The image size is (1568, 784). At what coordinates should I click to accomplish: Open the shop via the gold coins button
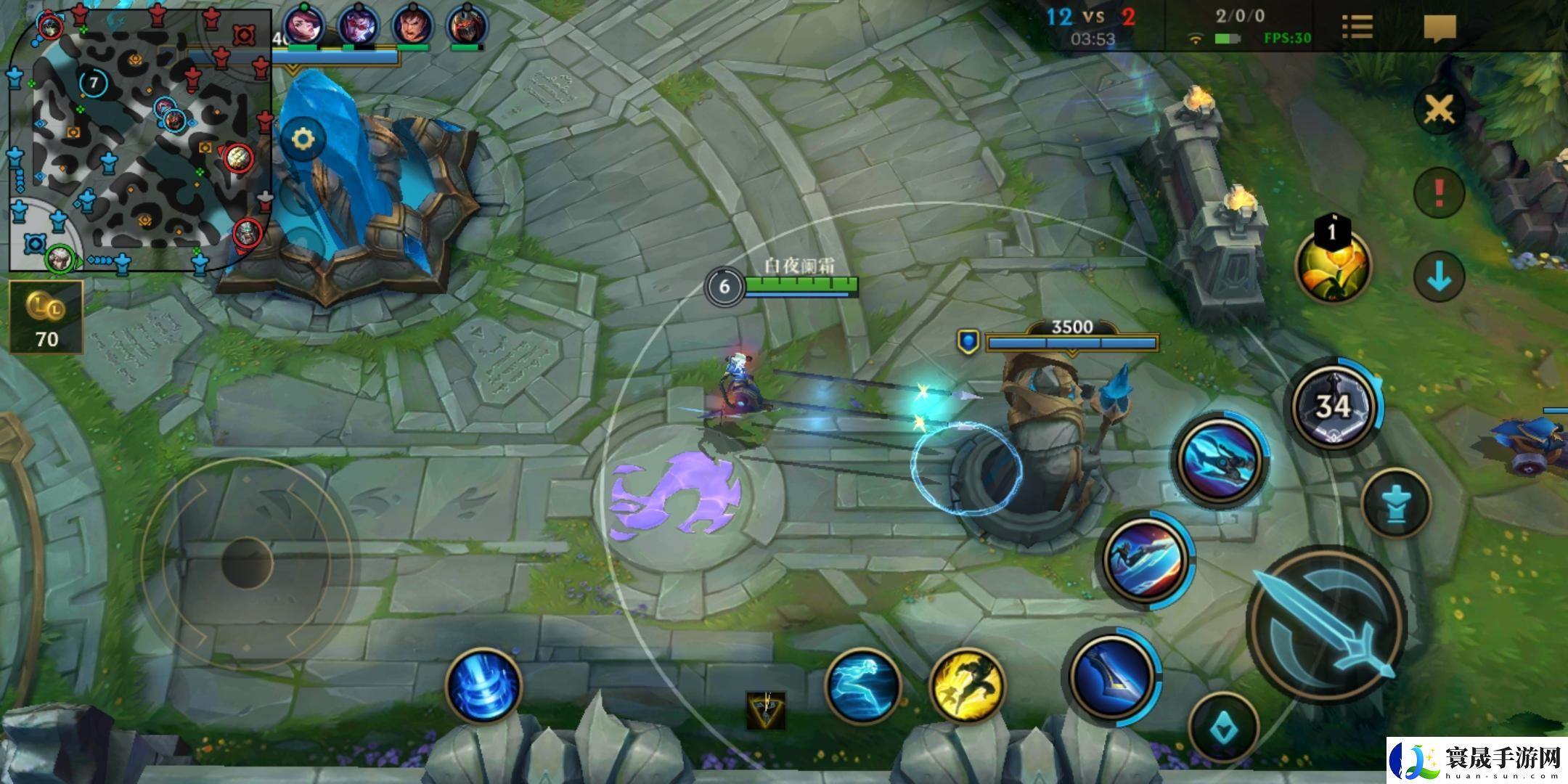46,318
